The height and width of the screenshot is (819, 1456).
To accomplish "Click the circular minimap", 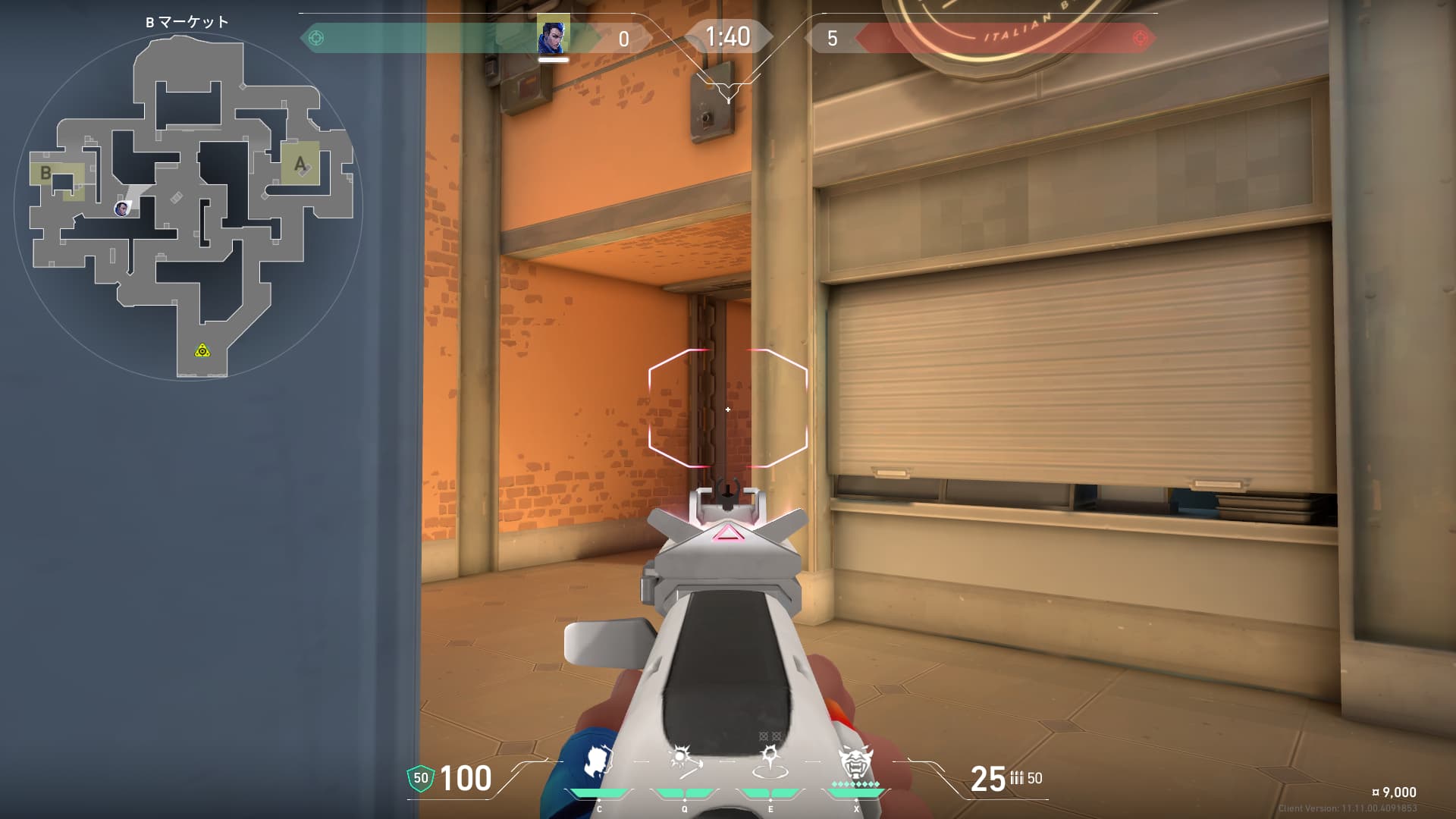I will 188,206.
